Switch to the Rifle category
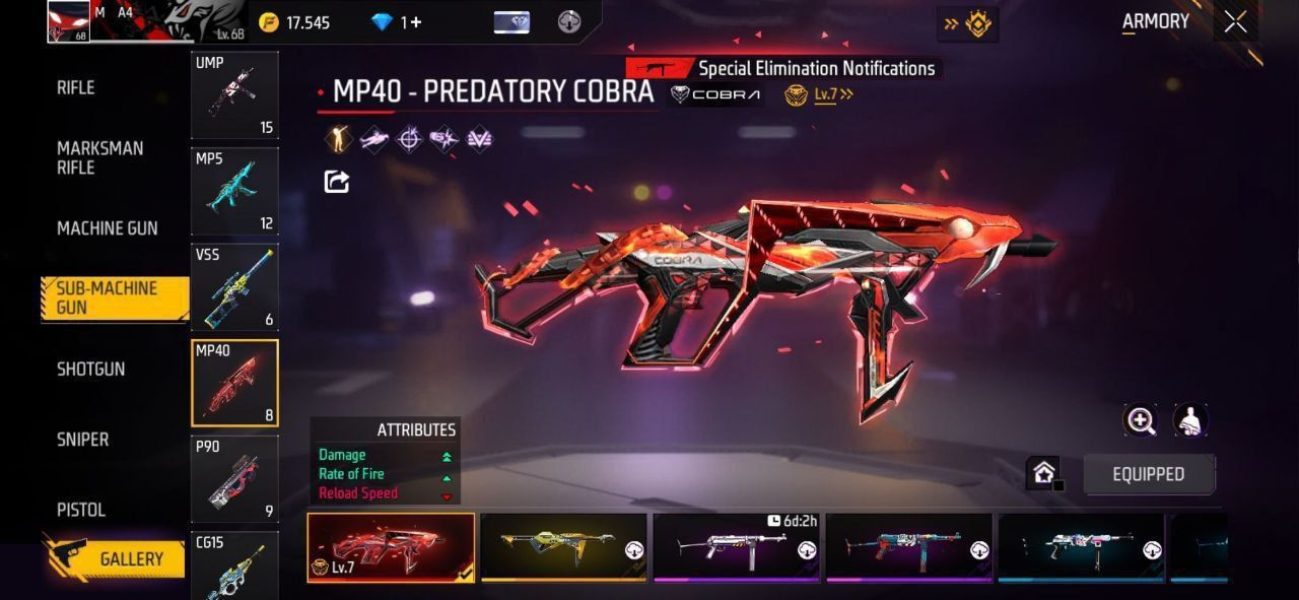The width and height of the screenshot is (1299, 600). click(x=76, y=88)
